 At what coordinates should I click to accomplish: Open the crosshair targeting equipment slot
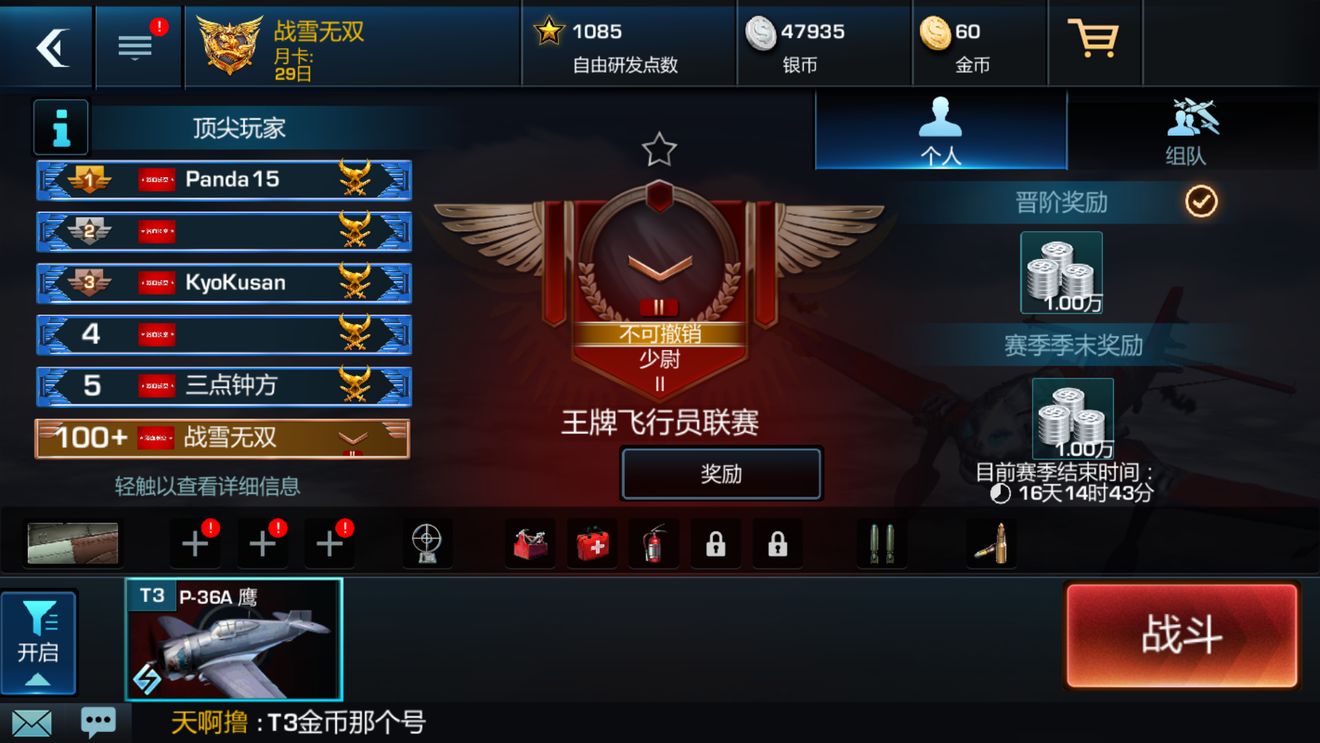[x=428, y=540]
